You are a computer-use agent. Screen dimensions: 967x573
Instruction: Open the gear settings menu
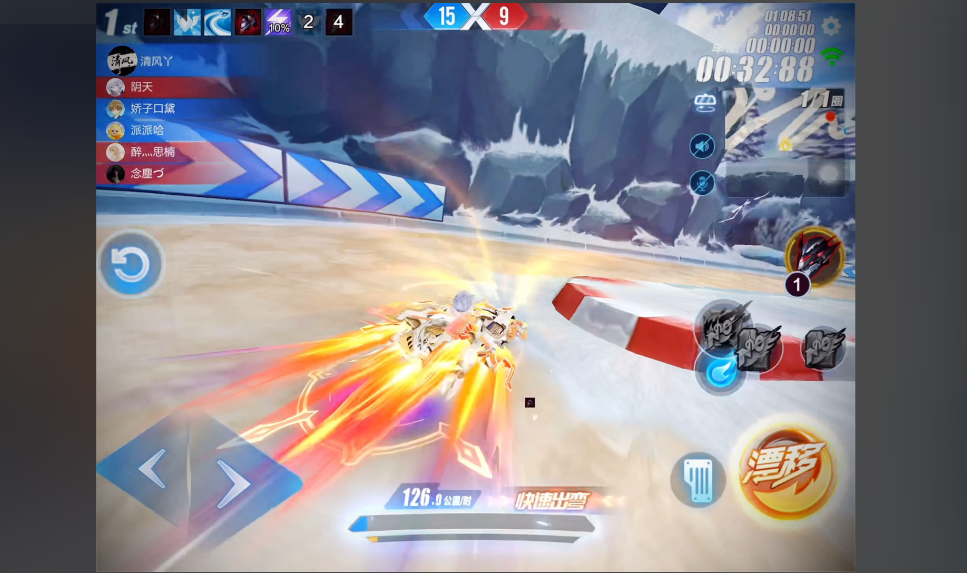tap(831, 26)
